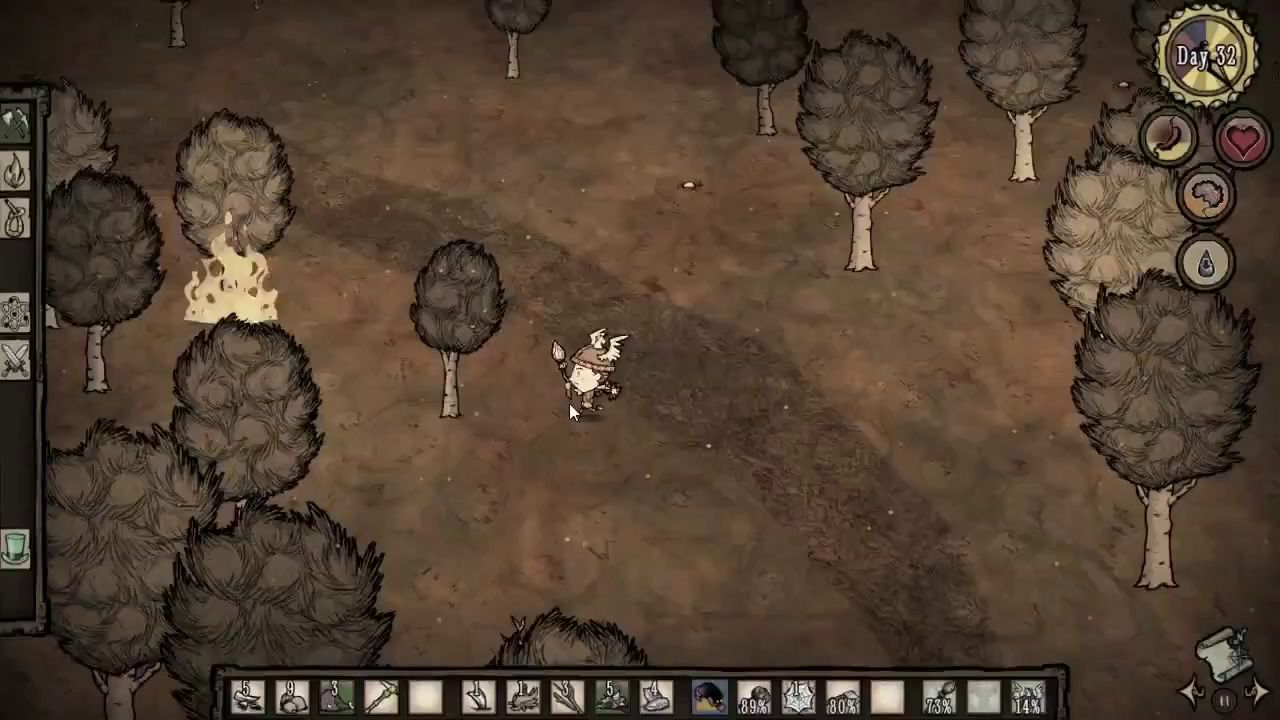This screenshot has height=720, width=1280.
Task: Click the wetness droplet indicator
Action: click(x=1206, y=261)
